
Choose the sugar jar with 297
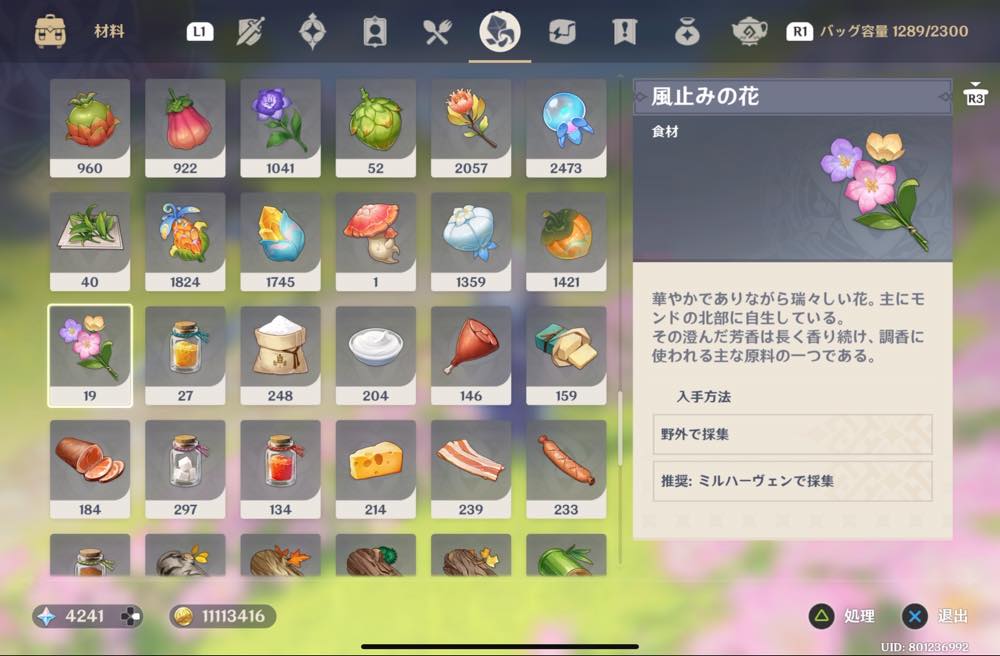[x=185, y=468]
